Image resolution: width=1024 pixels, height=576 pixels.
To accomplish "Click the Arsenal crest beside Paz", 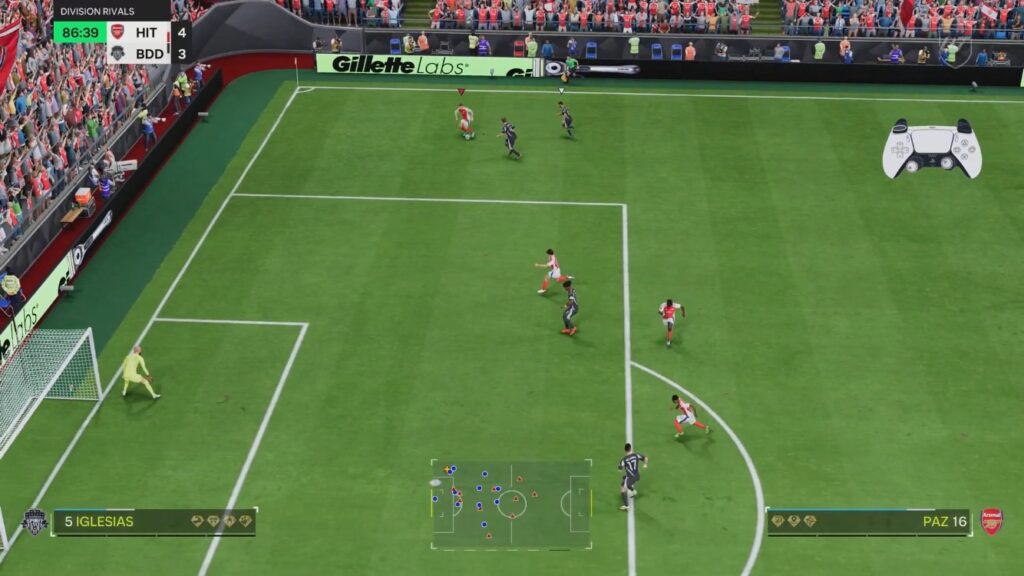I will [x=991, y=521].
